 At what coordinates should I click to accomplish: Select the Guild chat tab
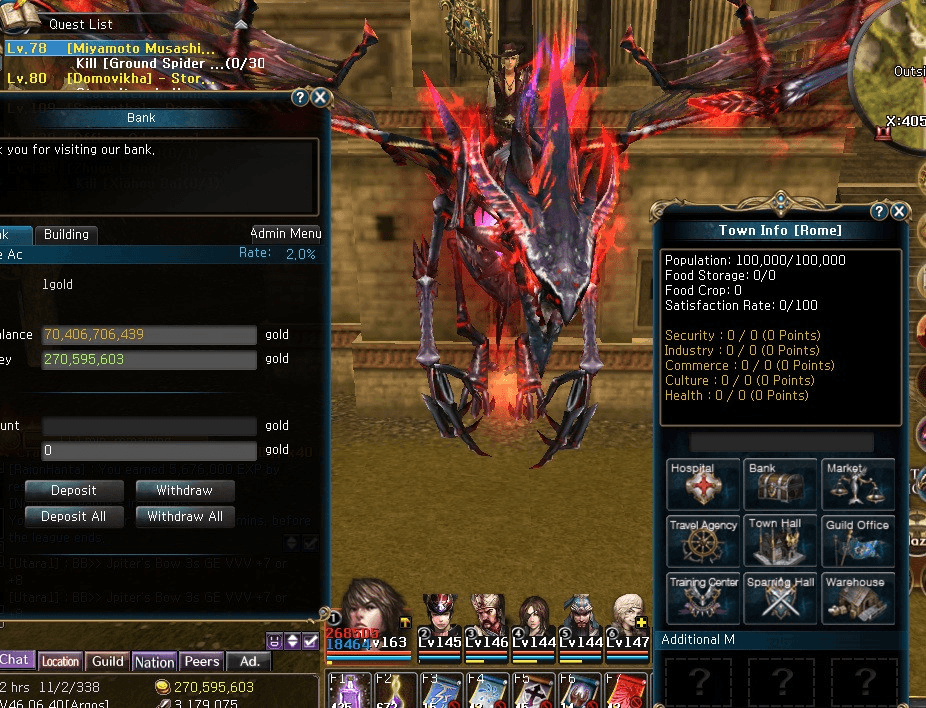[108, 662]
